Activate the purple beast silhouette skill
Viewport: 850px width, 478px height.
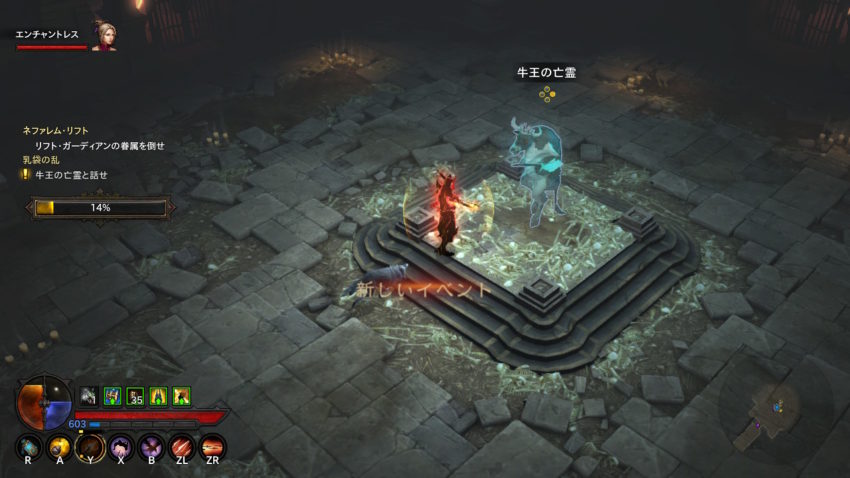[x=121, y=446]
